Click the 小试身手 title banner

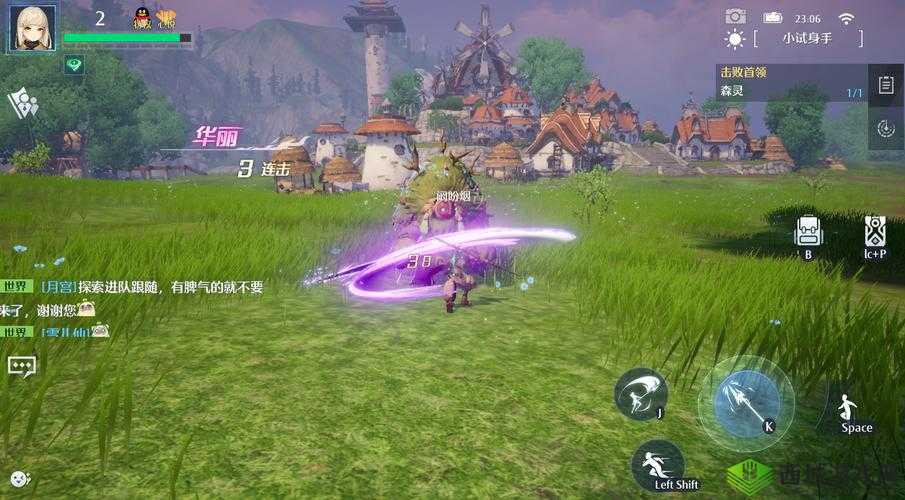(x=808, y=38)
